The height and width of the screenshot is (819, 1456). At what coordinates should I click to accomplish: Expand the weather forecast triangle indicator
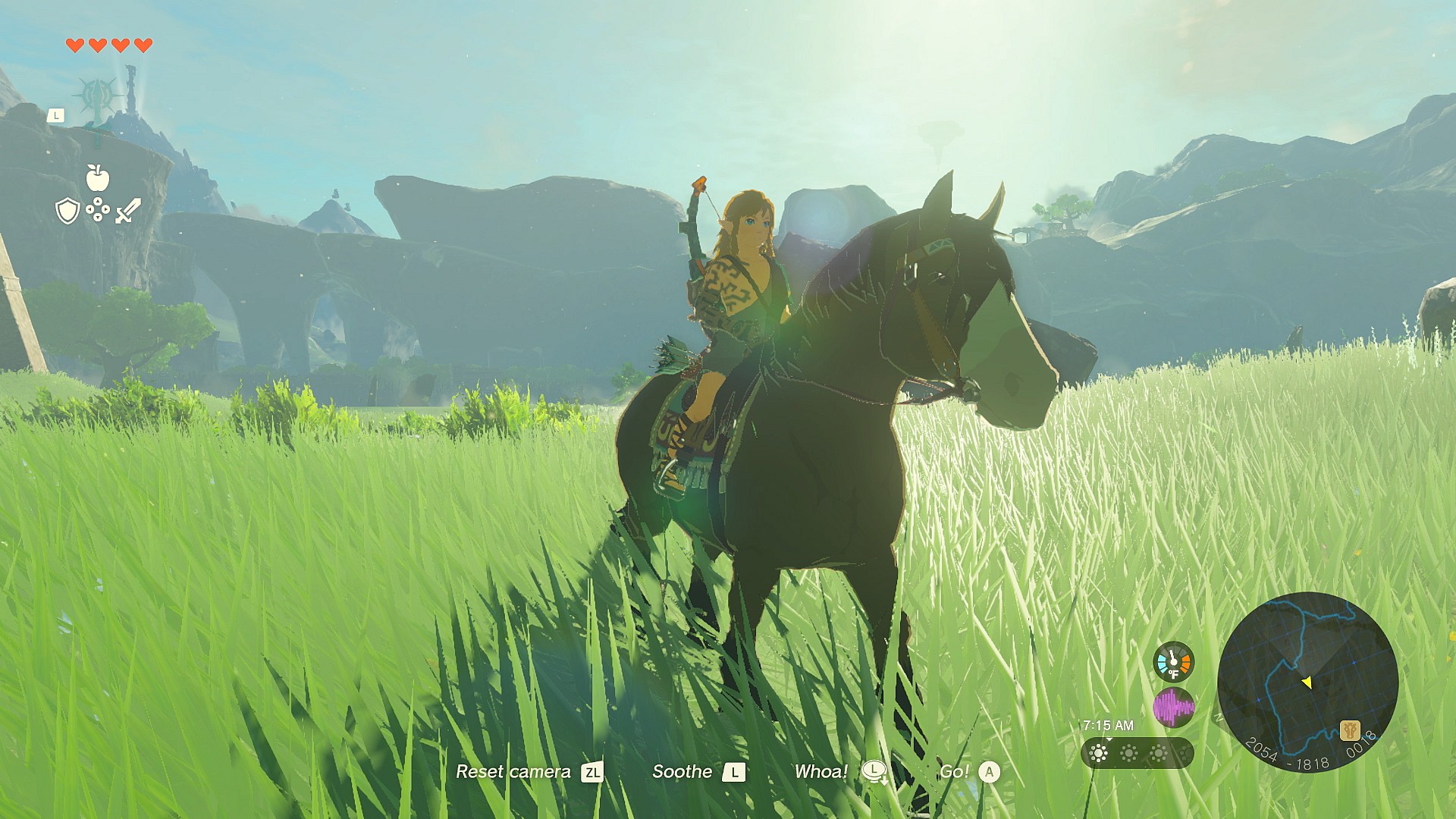coord(1110,738)
